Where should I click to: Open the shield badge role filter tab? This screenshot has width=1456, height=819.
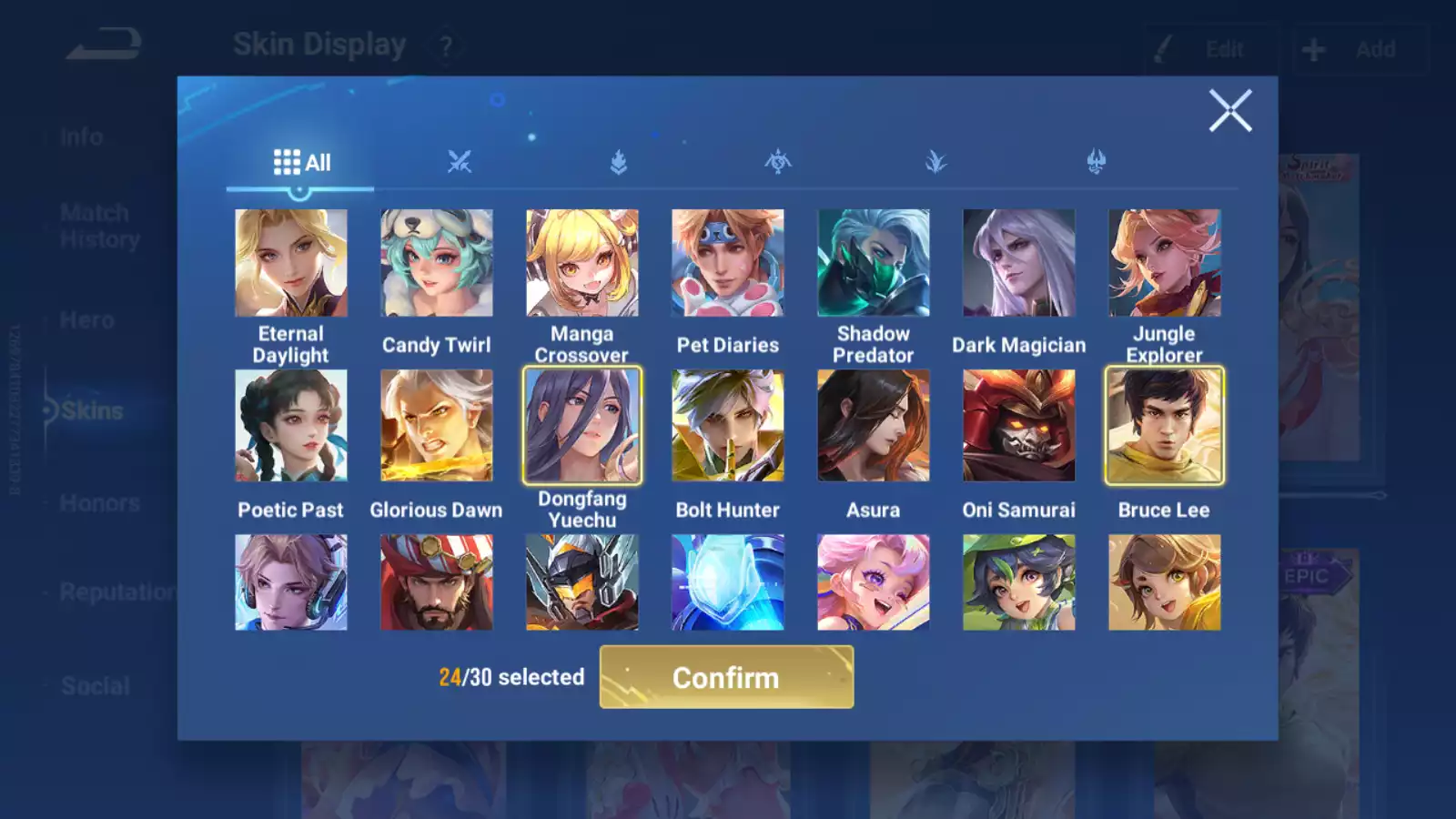point(618,161)
